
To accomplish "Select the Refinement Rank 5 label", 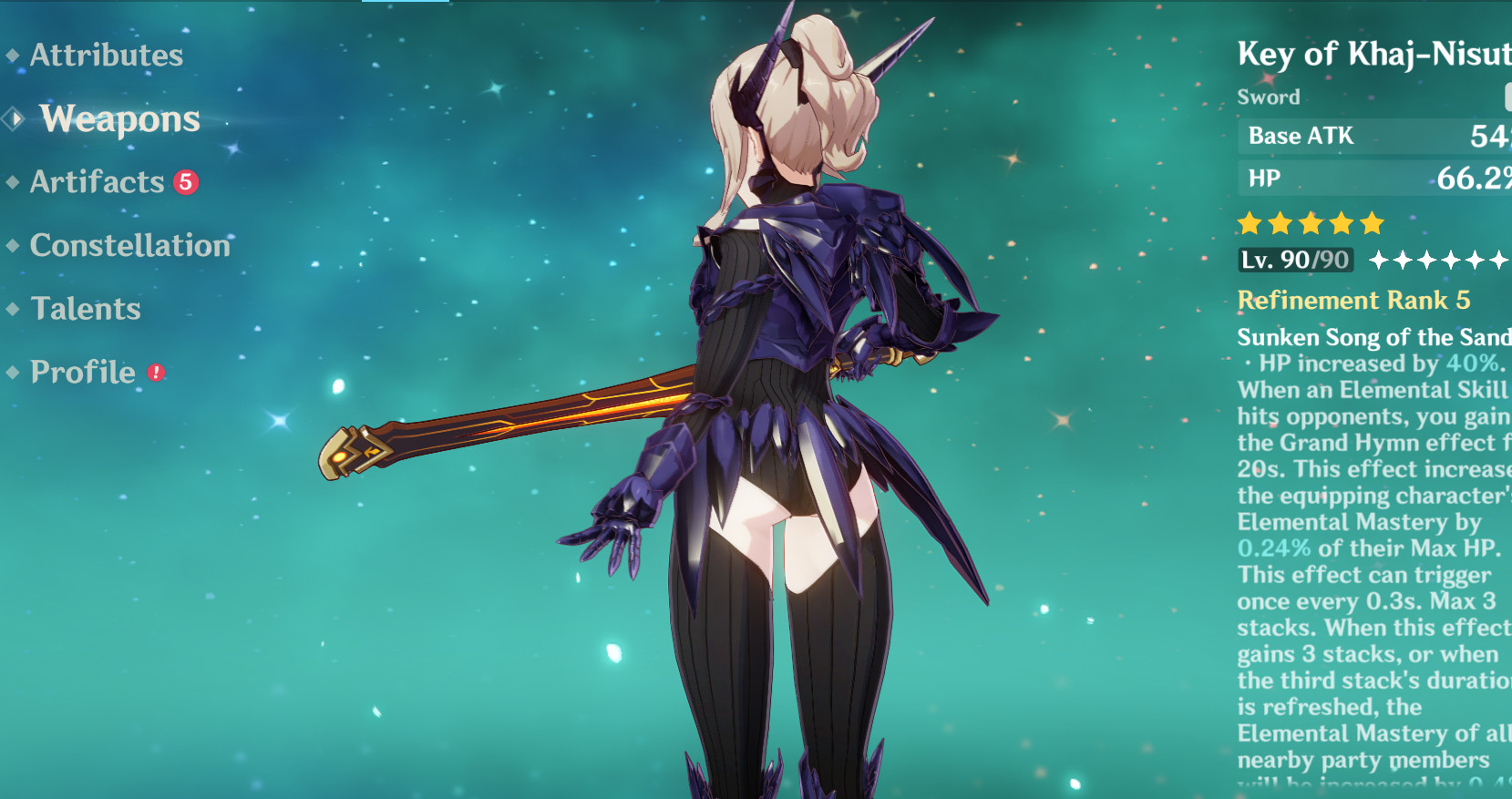I will pyautogui.click(x=1355, y=301).
